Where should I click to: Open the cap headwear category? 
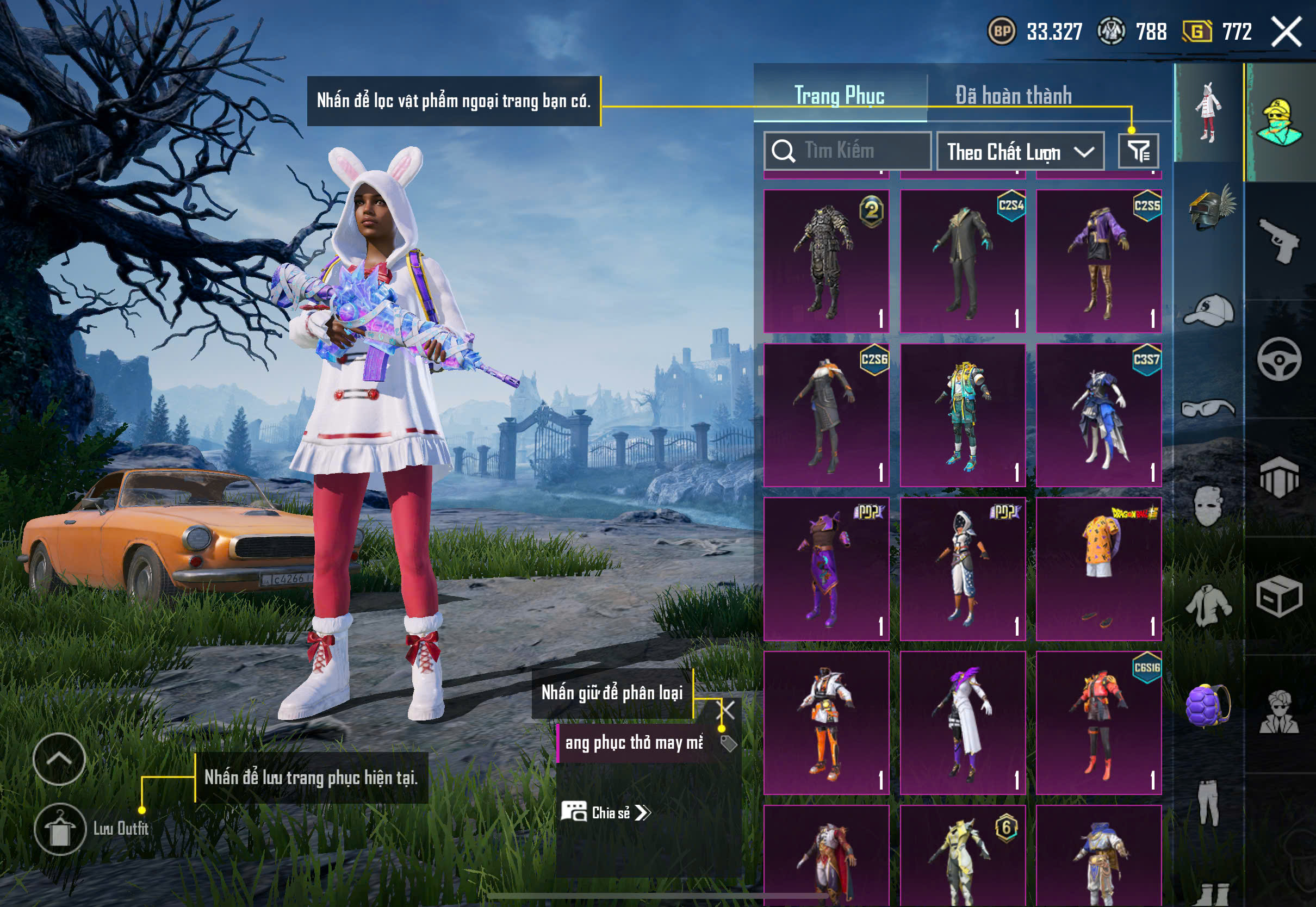(1209, 310)
